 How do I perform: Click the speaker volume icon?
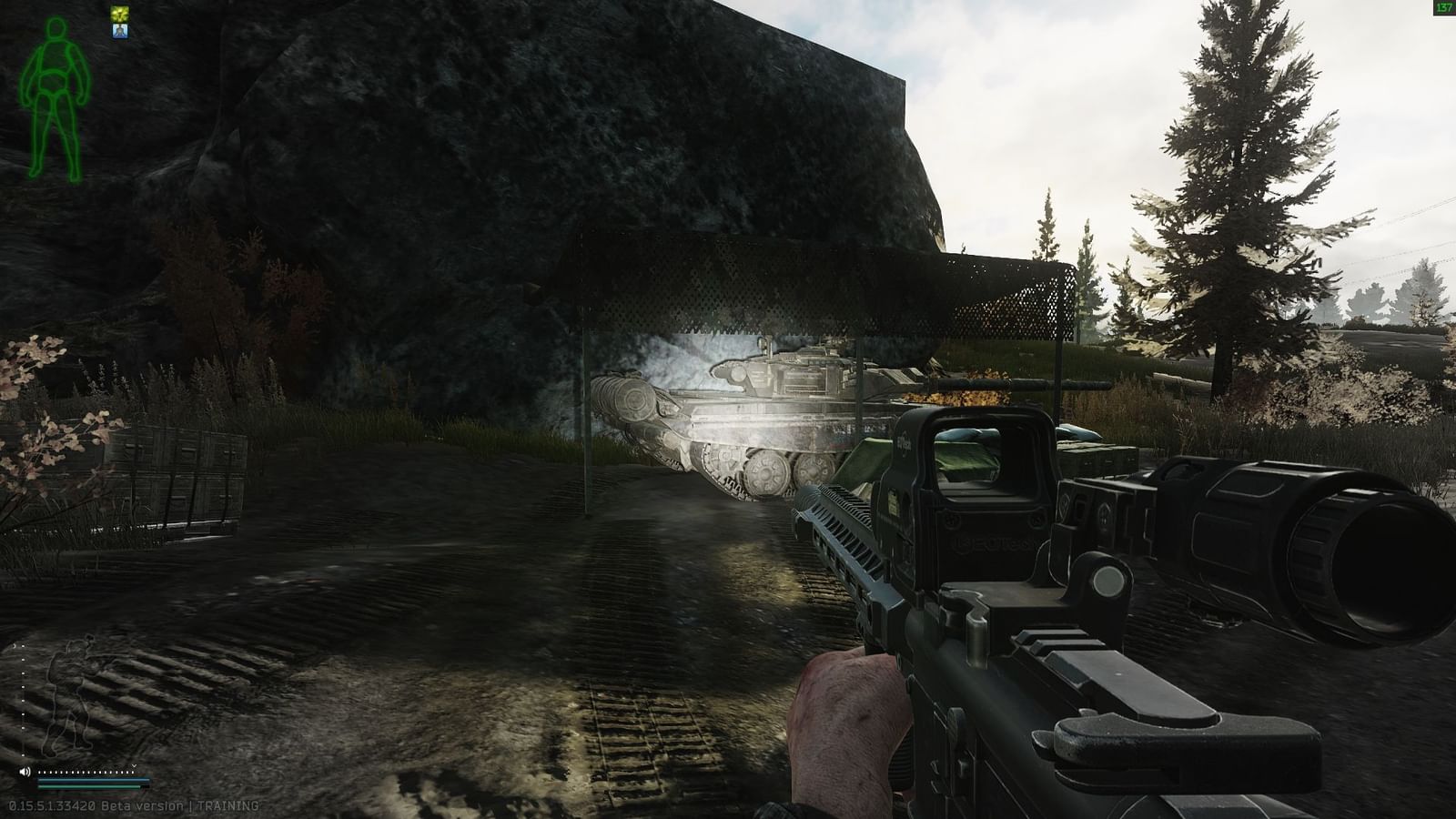pyautogui.click(x=25, y=772)
